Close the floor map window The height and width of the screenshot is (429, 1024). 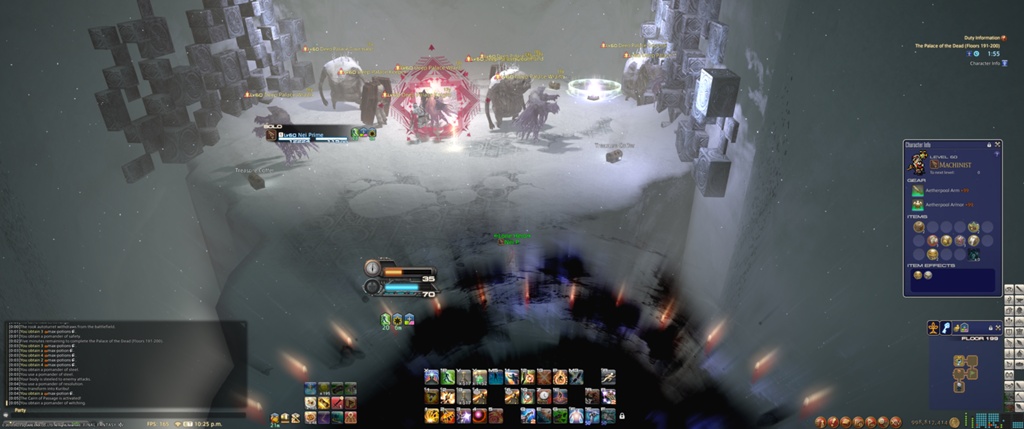(997, 327)
